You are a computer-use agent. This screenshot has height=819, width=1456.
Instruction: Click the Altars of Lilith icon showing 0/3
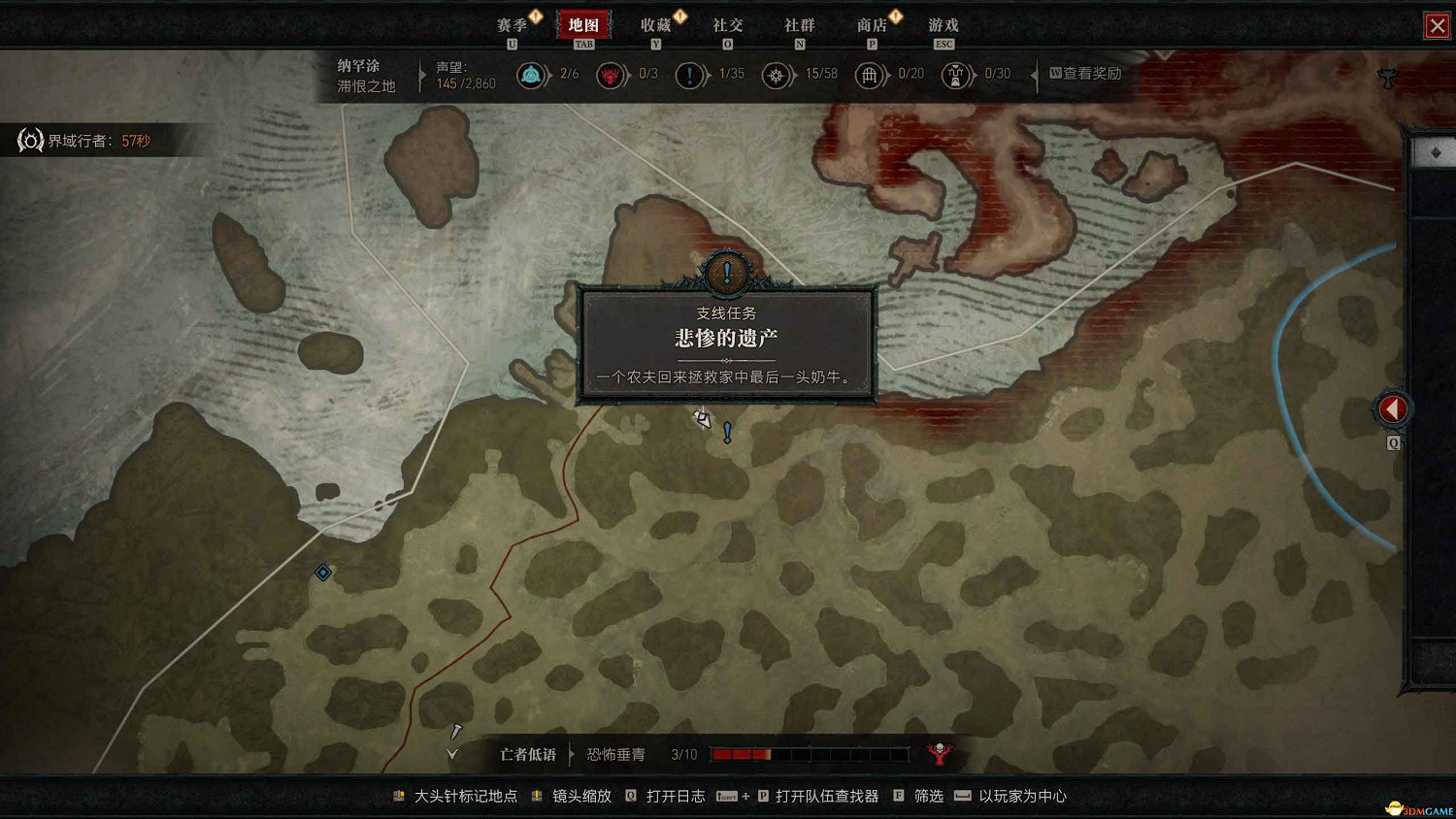[x=611, y=75]
